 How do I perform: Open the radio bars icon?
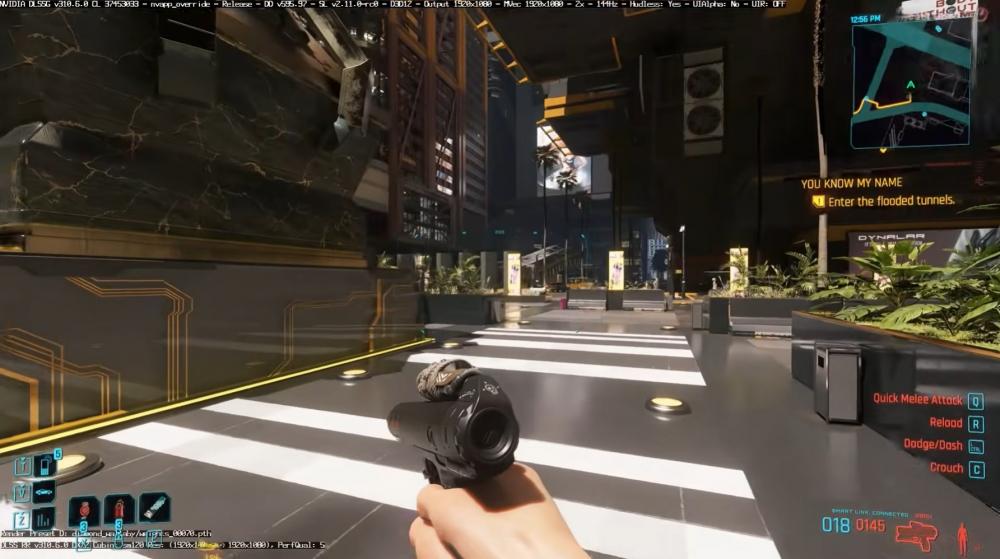44,518
